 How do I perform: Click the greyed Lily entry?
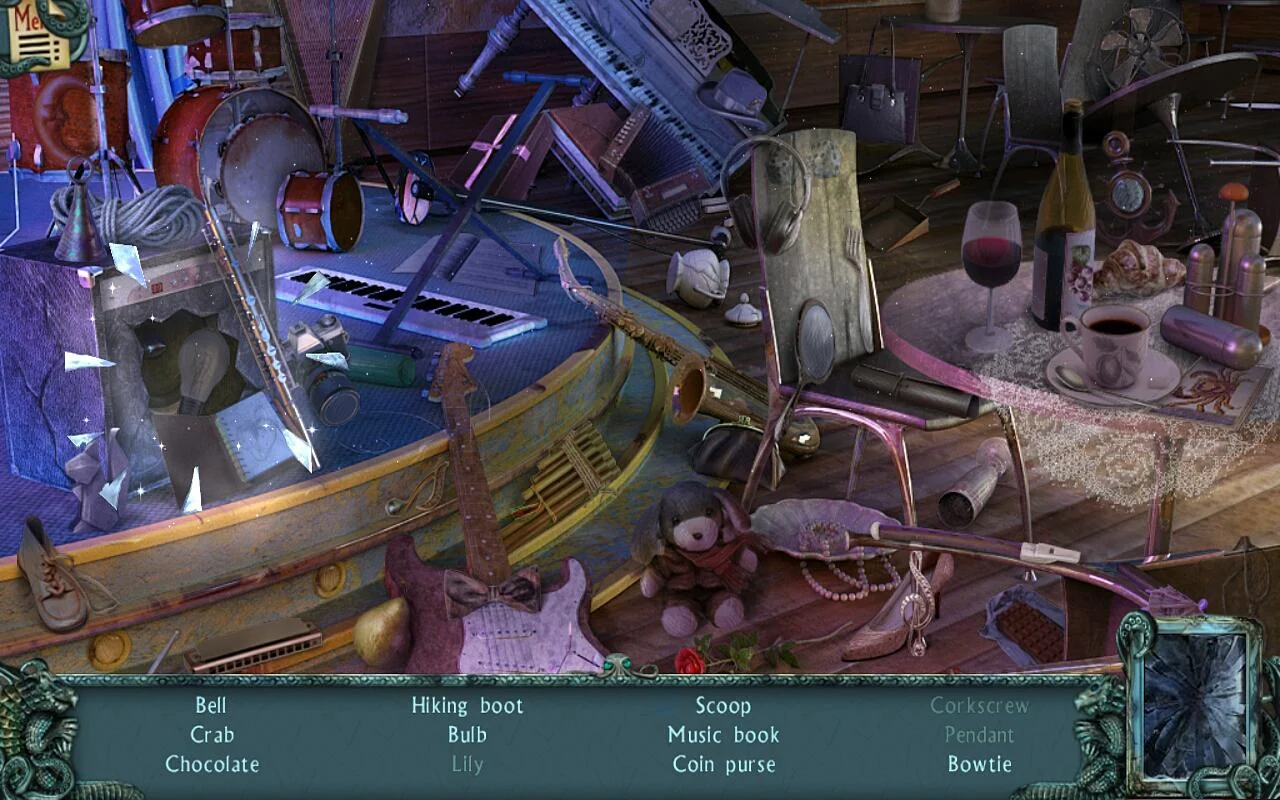pos(467,764)
